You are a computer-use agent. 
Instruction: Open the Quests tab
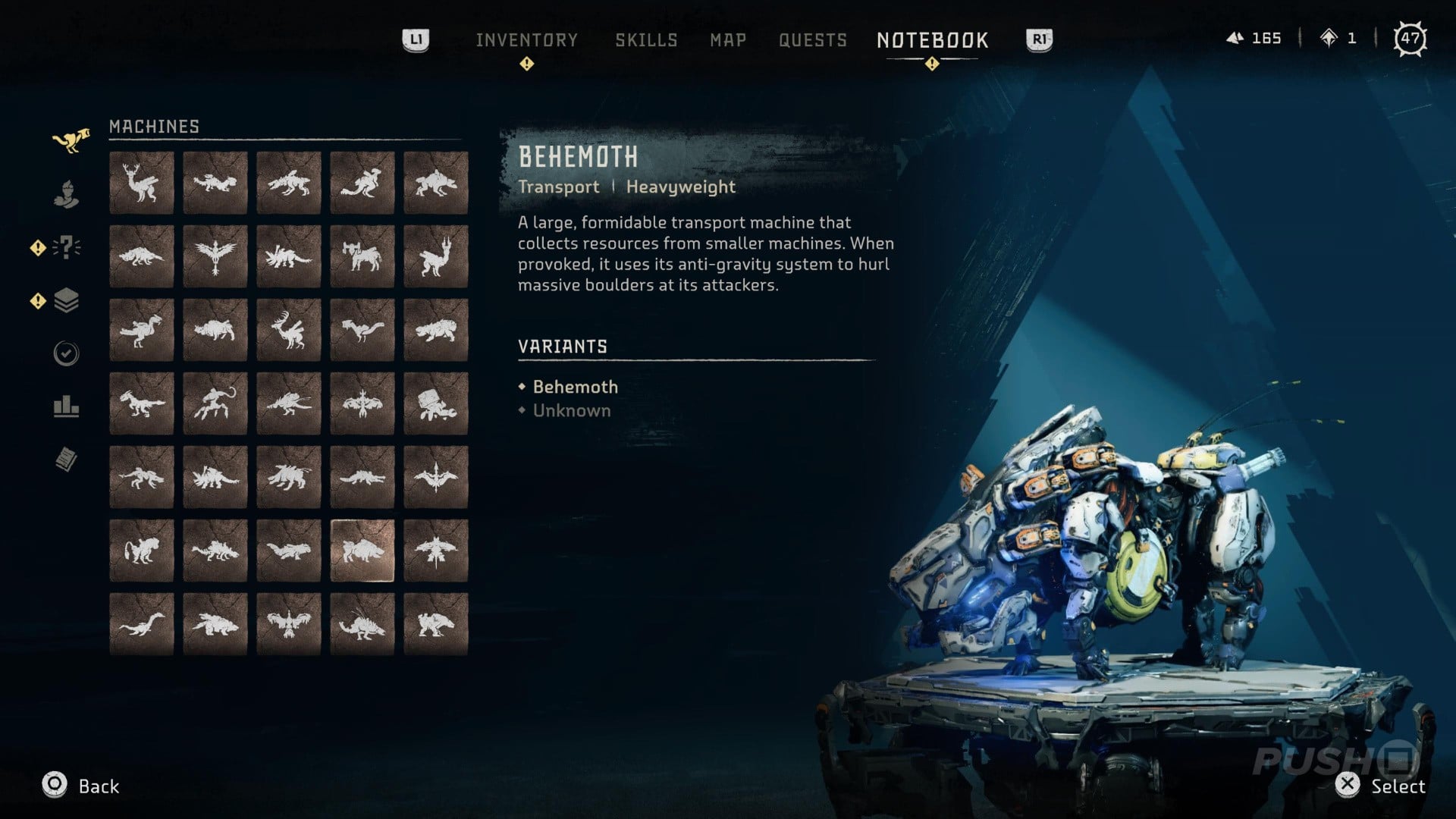pyautogui.click(x=813, y=39)
